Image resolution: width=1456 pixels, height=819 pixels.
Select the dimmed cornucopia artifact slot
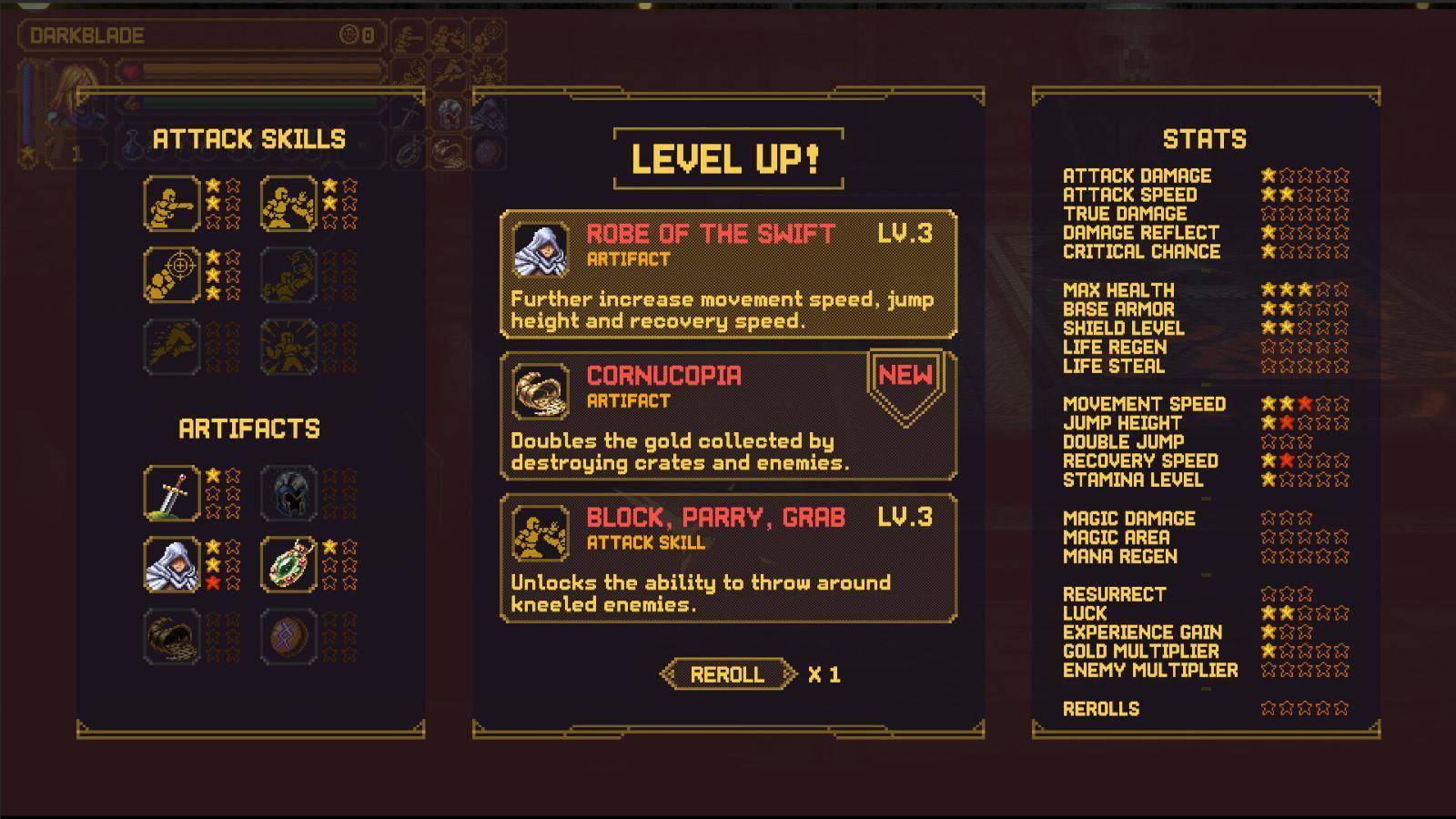[x=171, y=636]
